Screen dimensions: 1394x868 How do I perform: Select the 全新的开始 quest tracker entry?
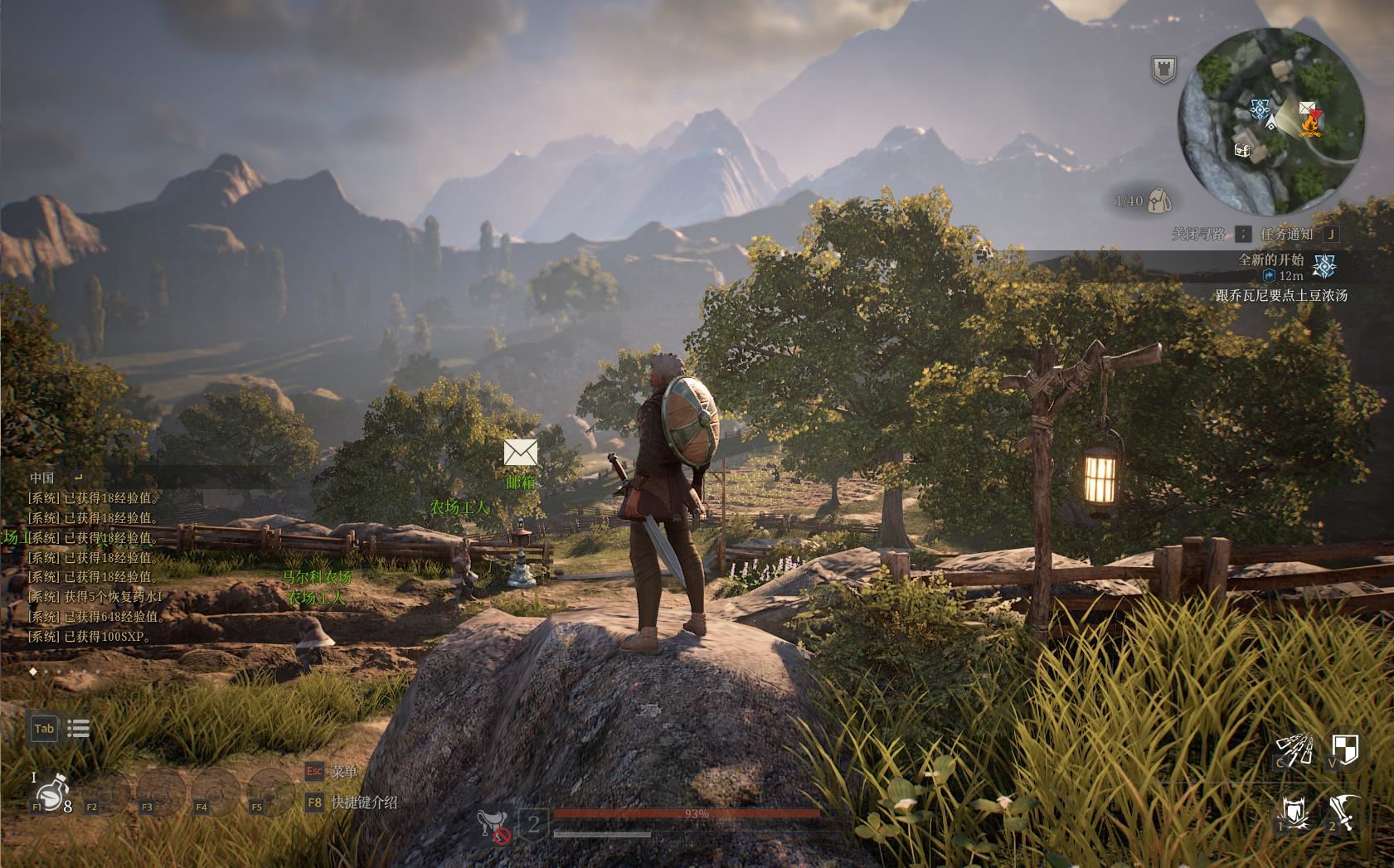[1270, 259]
